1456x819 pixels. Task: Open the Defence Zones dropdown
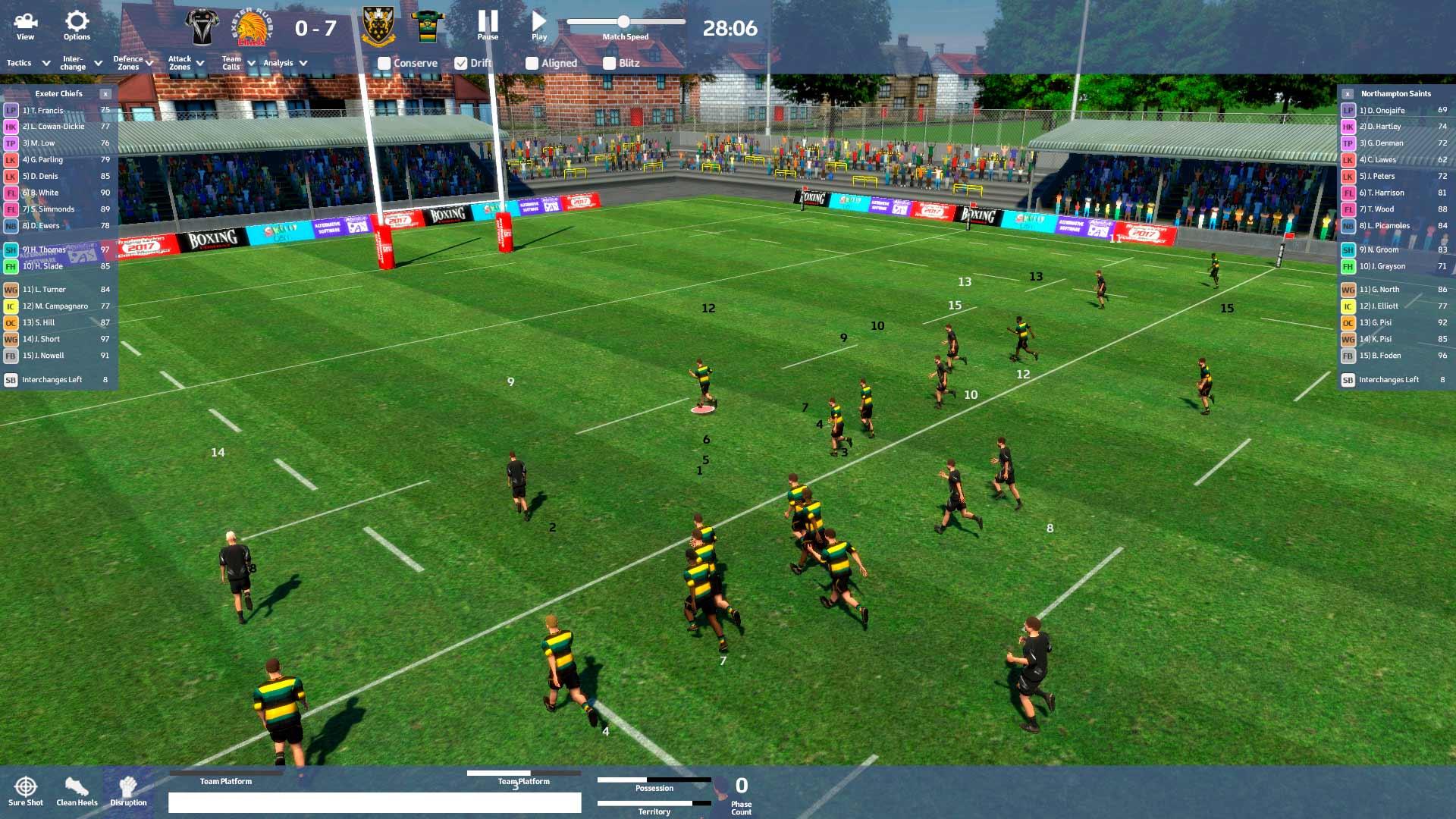[133, 63]
